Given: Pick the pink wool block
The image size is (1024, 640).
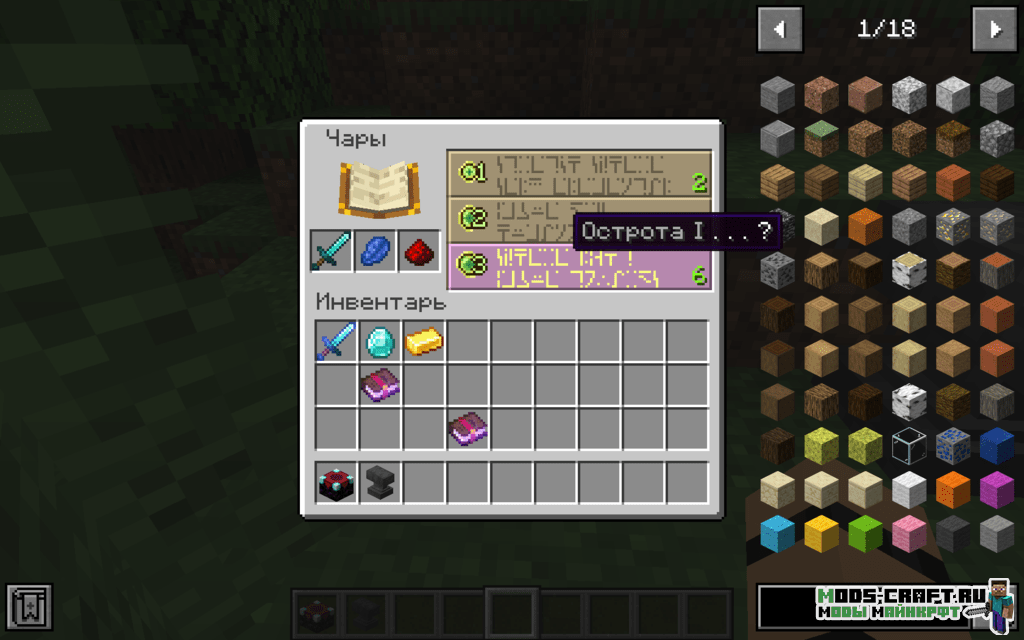Looking at the screenshot, I should [909, 533].
